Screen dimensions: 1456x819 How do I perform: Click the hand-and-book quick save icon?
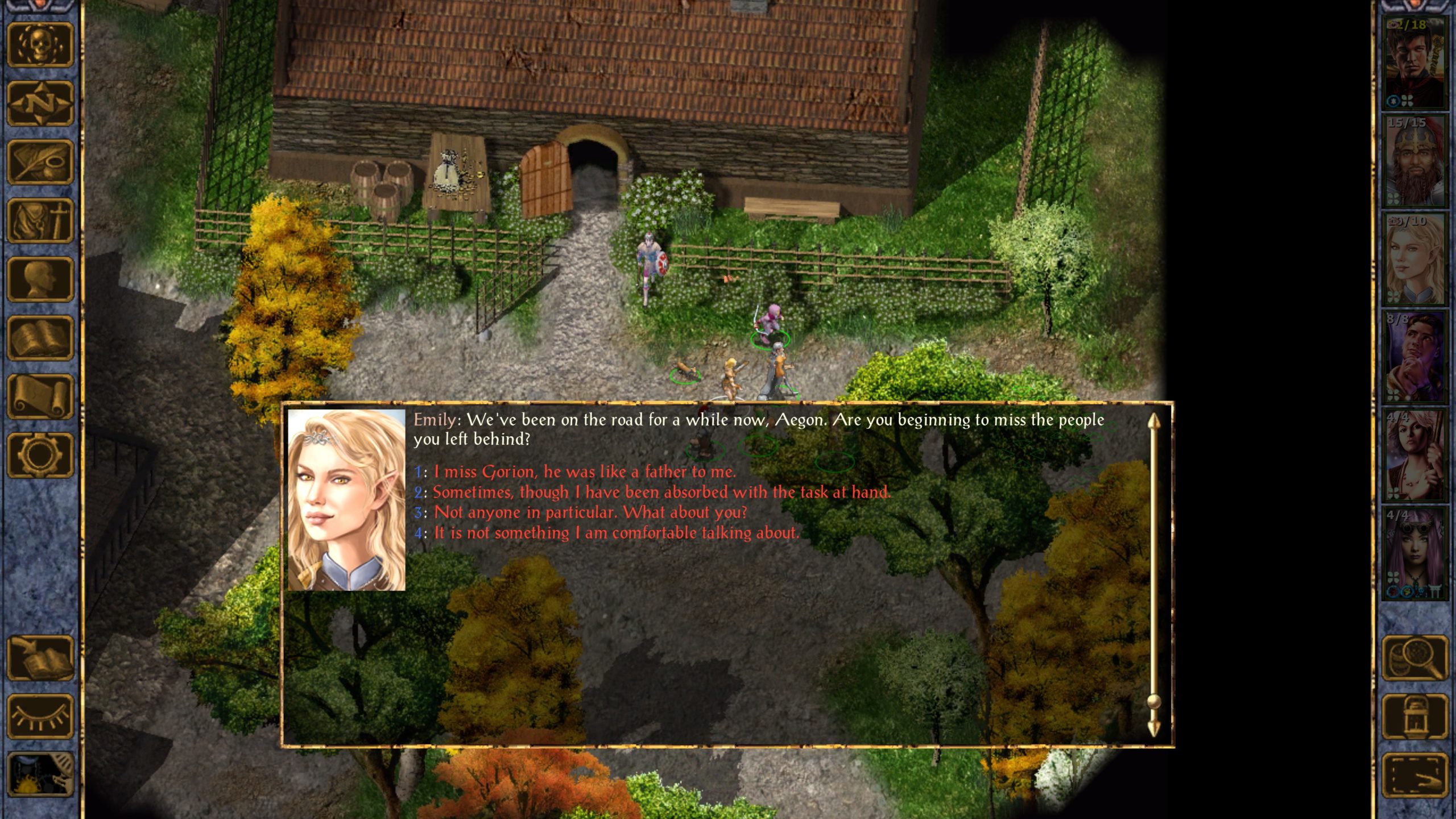click(x=40, y=658)
